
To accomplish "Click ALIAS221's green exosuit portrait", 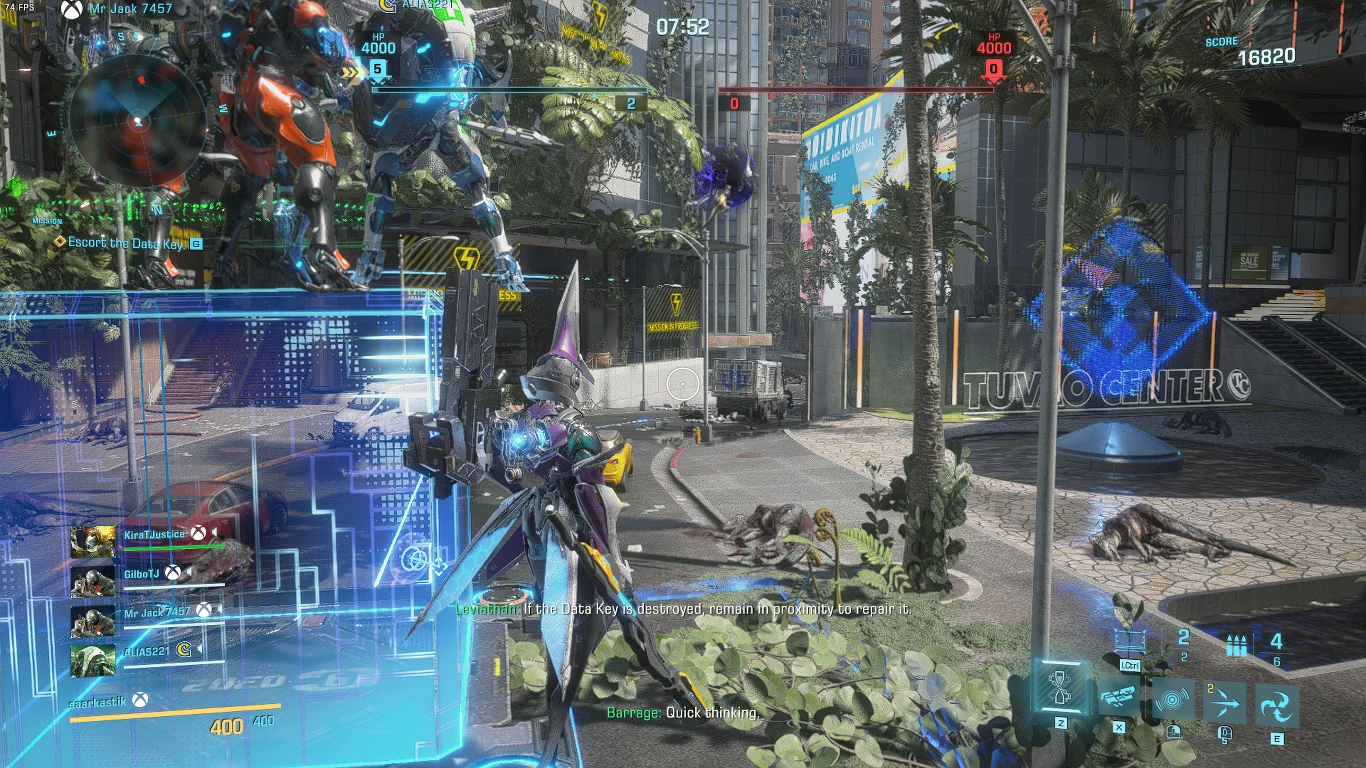I will (x=92, y=660).
